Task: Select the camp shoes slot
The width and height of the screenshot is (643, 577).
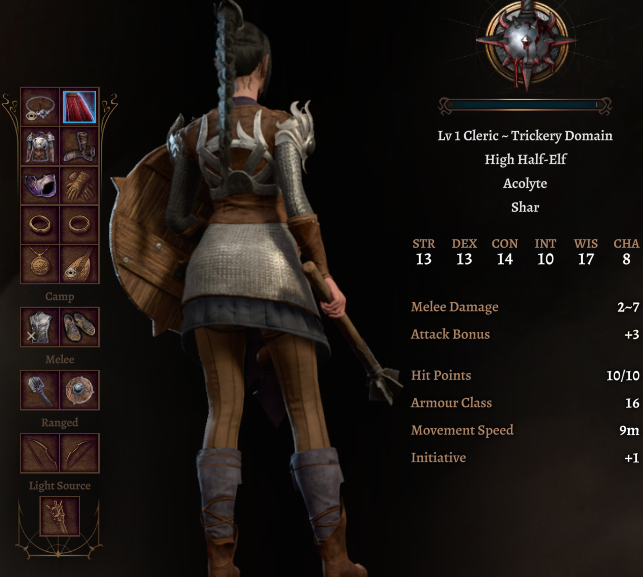Action: coord(79,327)
